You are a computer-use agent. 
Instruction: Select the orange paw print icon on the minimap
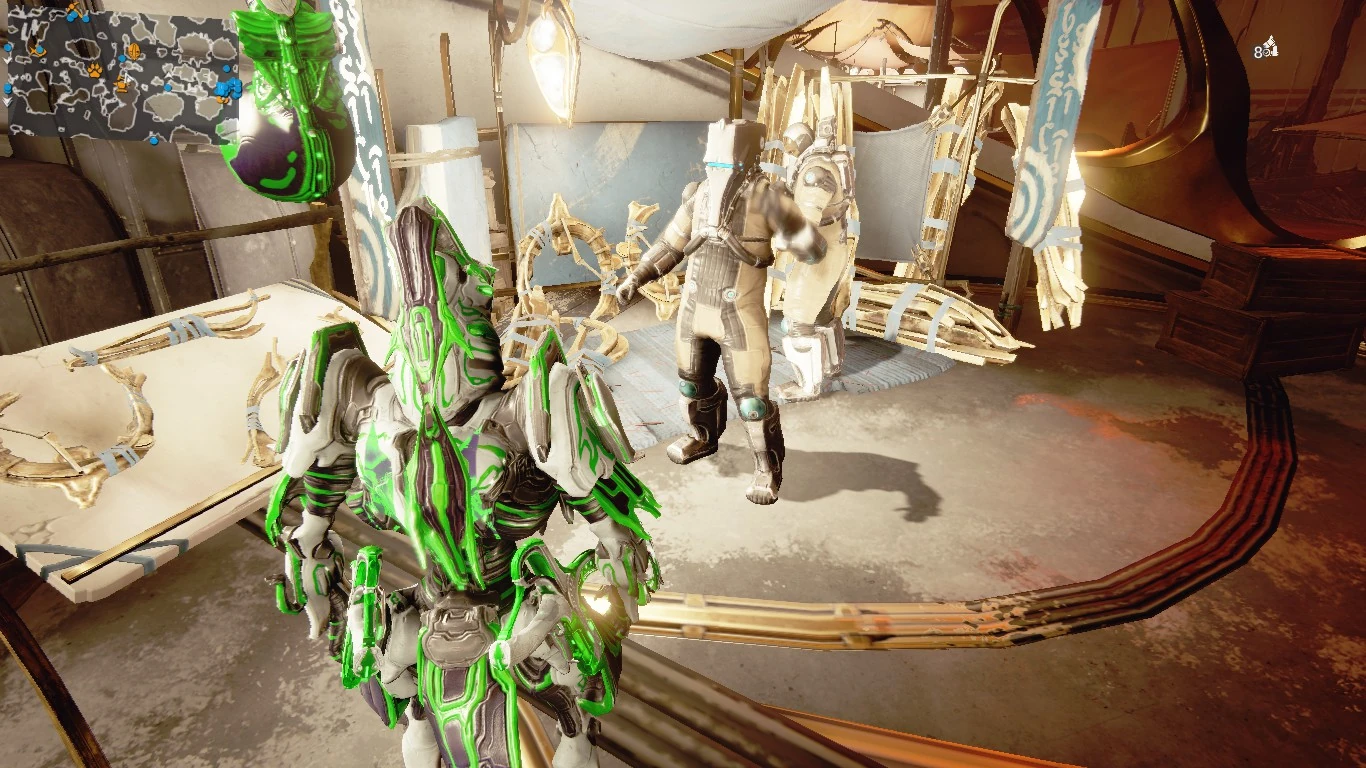click(x=95, y=71)
